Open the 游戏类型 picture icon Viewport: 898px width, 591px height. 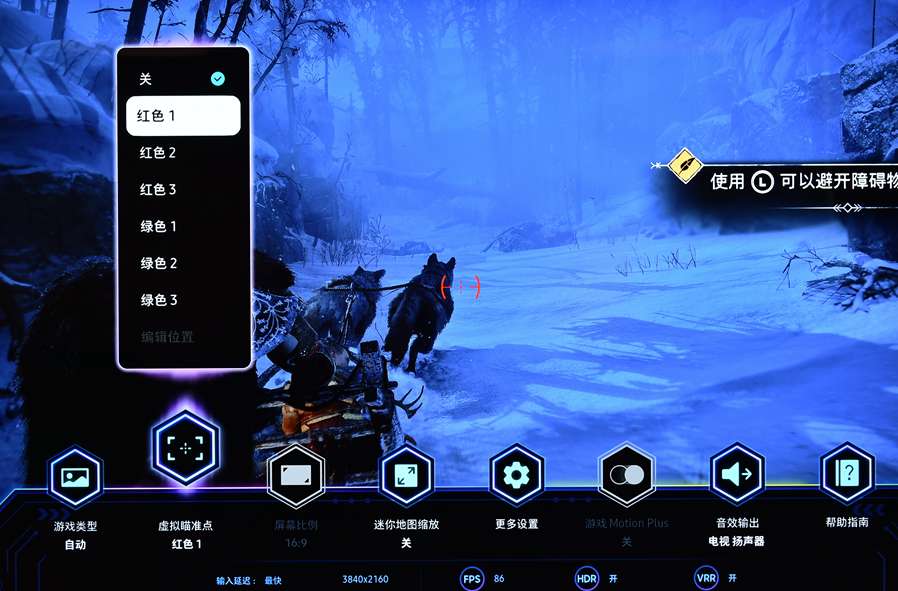76,477
